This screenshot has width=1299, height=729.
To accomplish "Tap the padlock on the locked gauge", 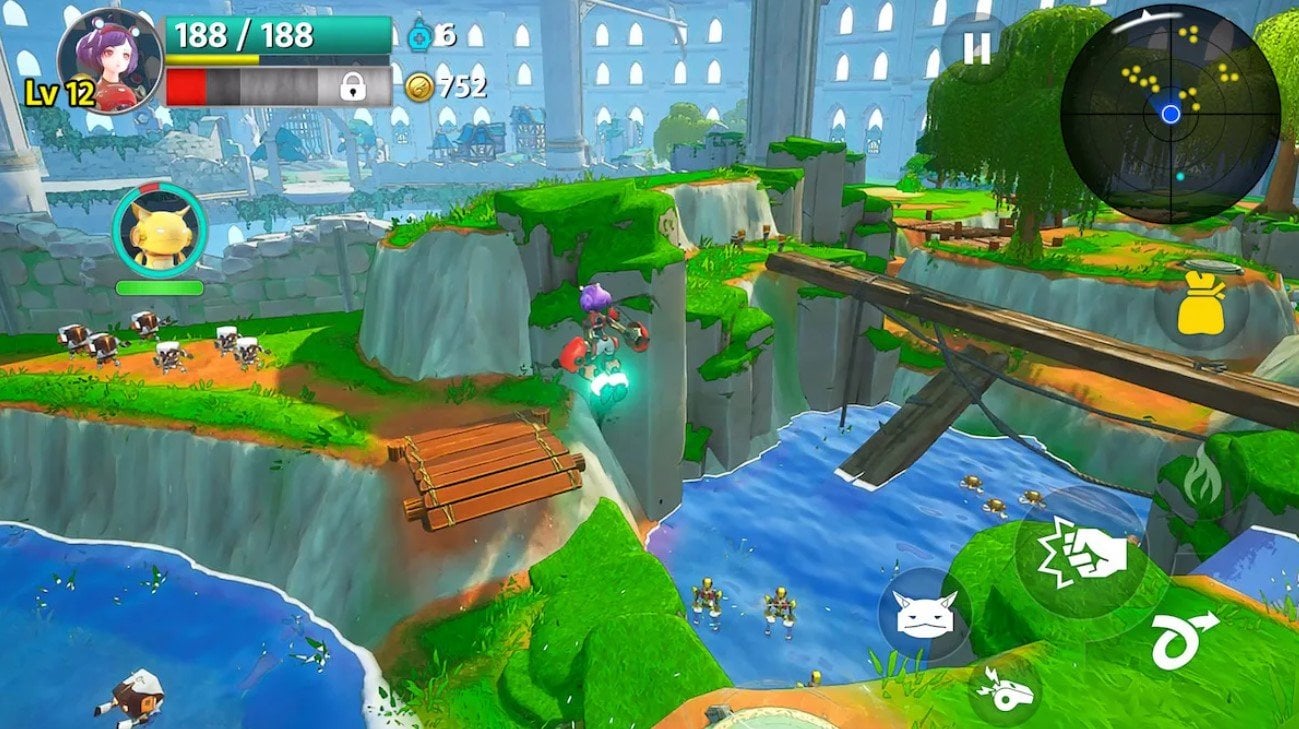I will click(352, 87).
